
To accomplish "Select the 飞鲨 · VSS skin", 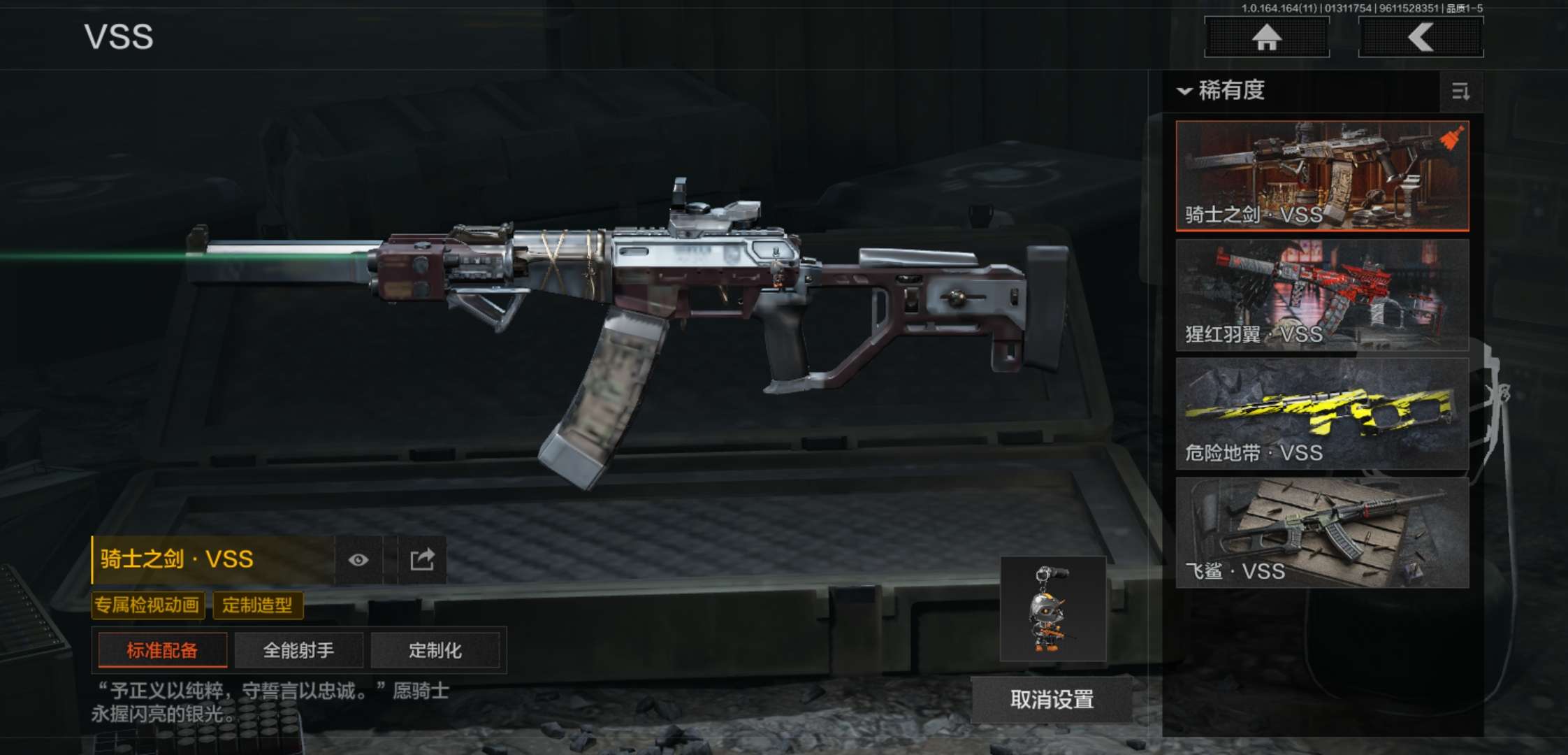I will pos(1322,532).
